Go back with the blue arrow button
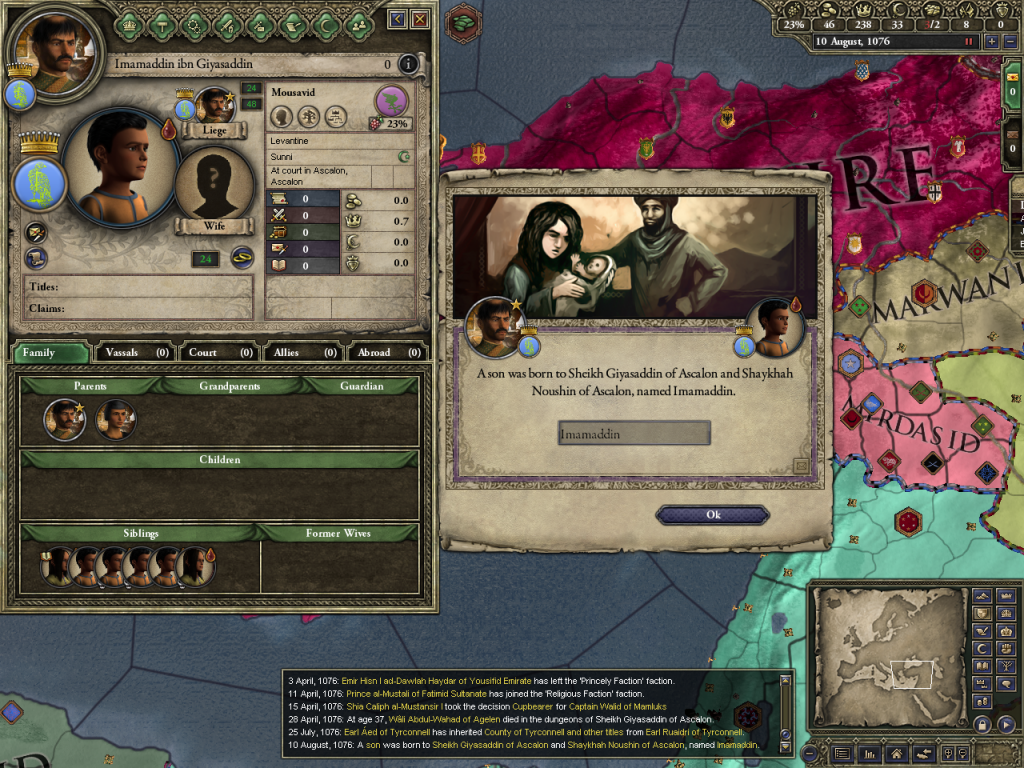Image resolution: width=1024 pixels, height=768 pixels. tap(397, 19)
